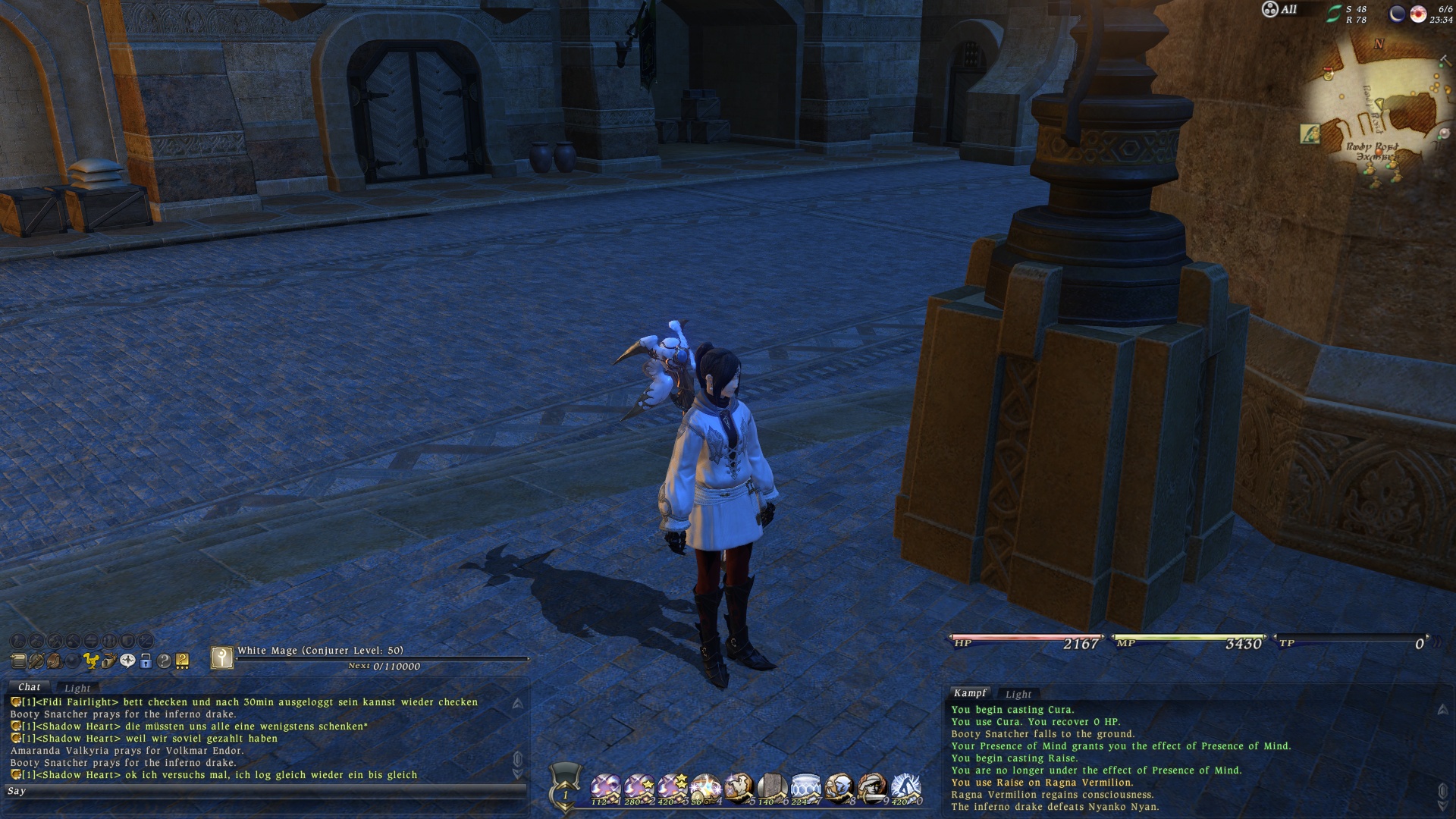
Task: Trigger the stone slab ability costing 140 MP
Action: click(772, 789)
